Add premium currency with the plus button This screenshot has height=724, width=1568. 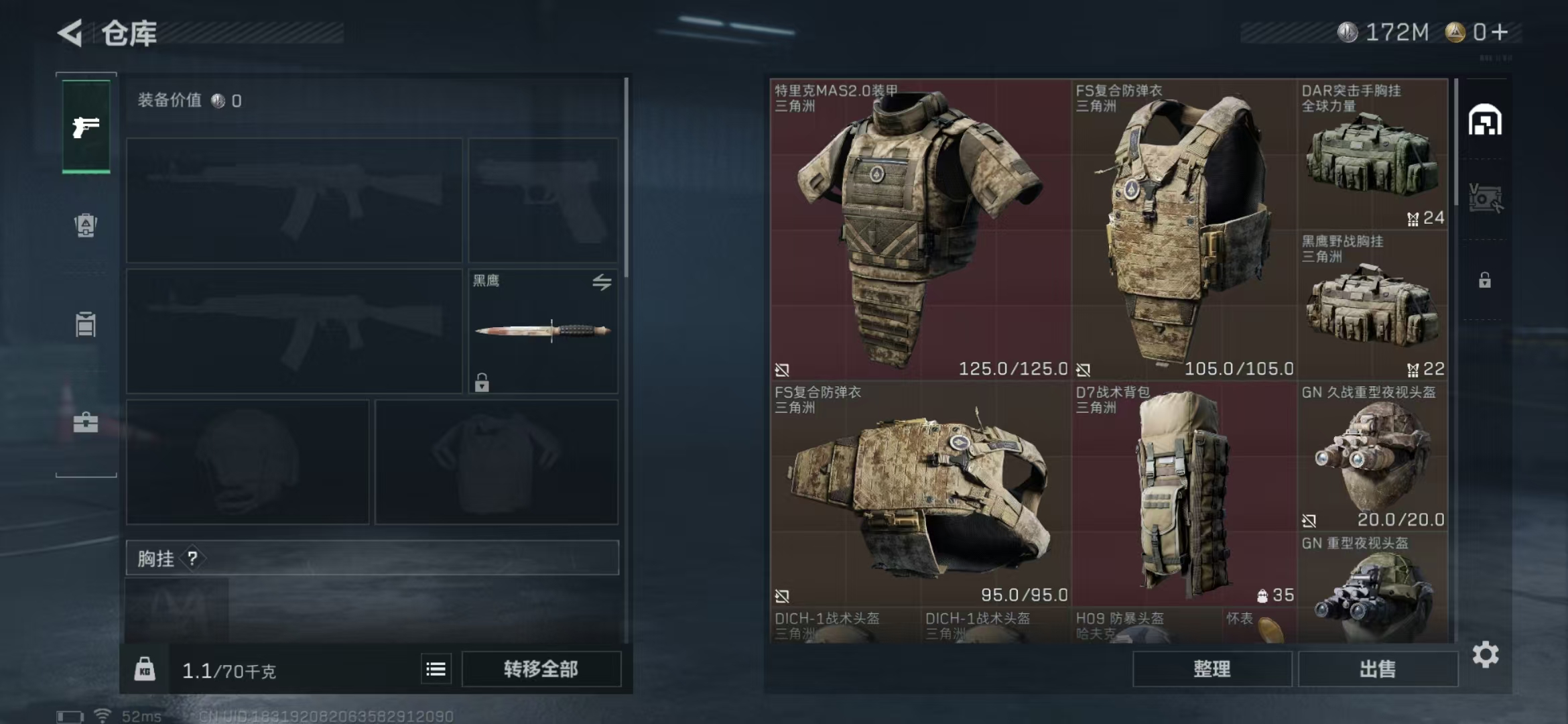point(1500,32)
